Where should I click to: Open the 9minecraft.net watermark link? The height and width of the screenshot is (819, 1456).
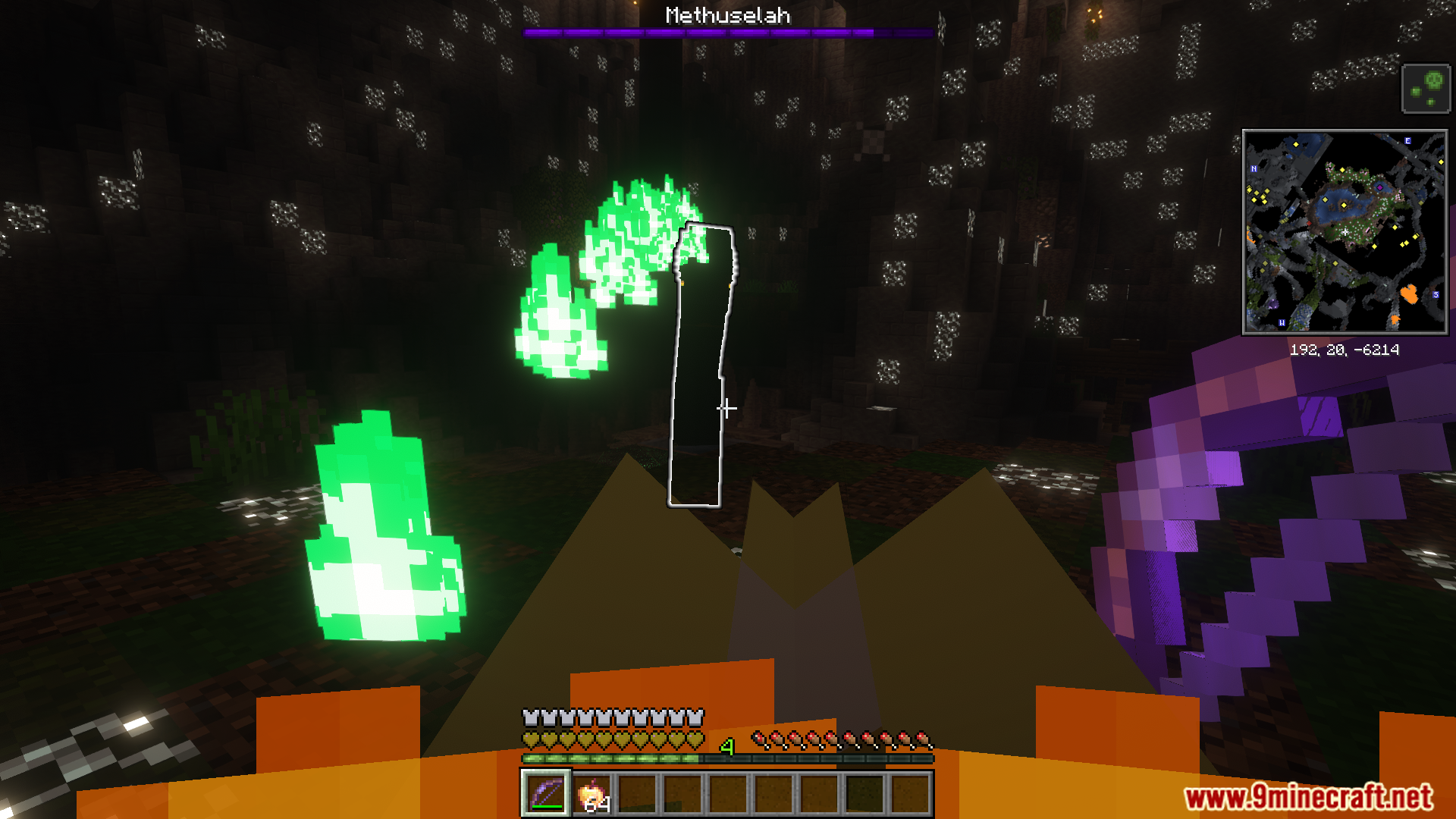(x=1308, y=797)
